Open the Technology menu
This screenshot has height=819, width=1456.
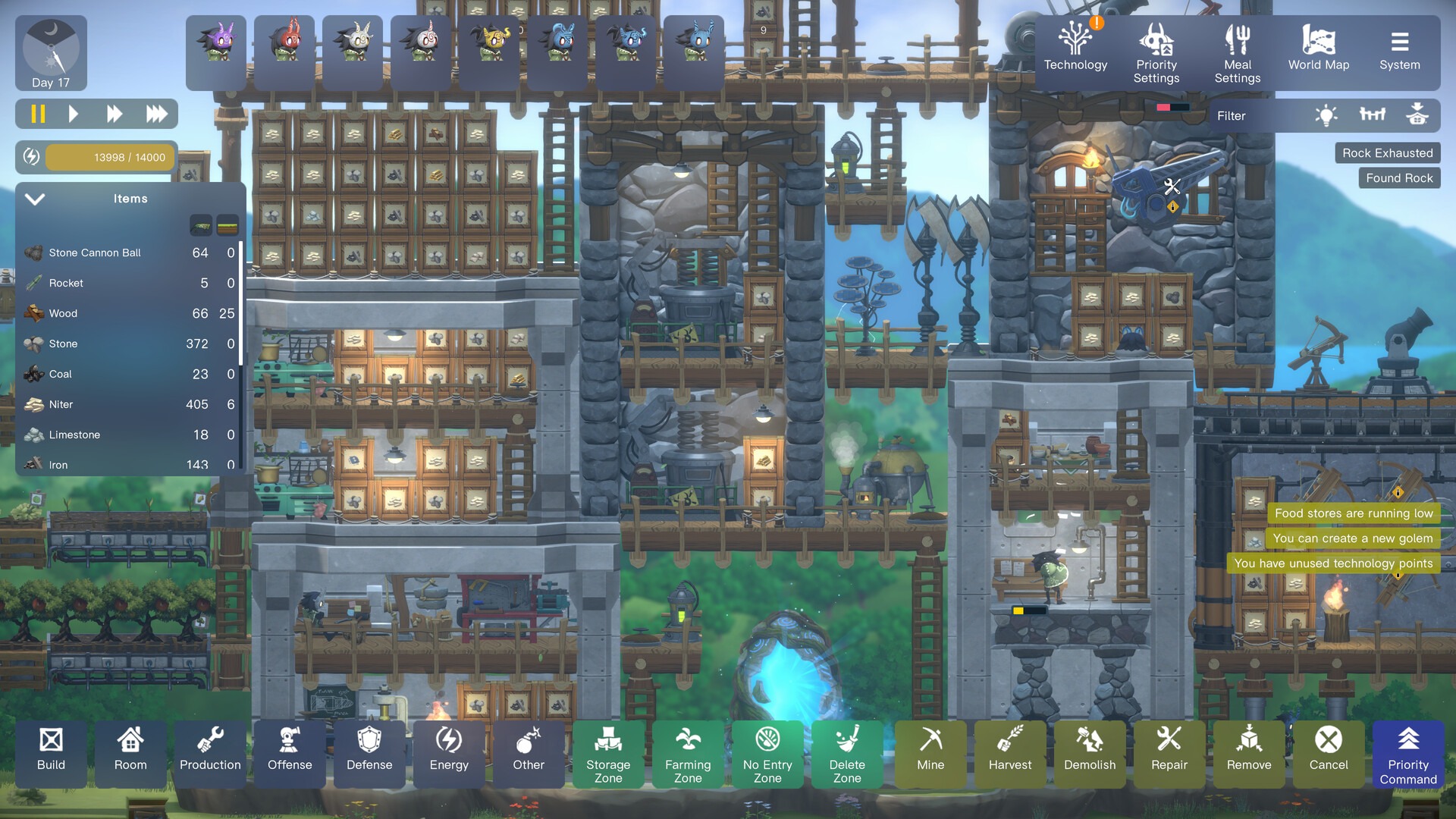[x=1075, y=52]
